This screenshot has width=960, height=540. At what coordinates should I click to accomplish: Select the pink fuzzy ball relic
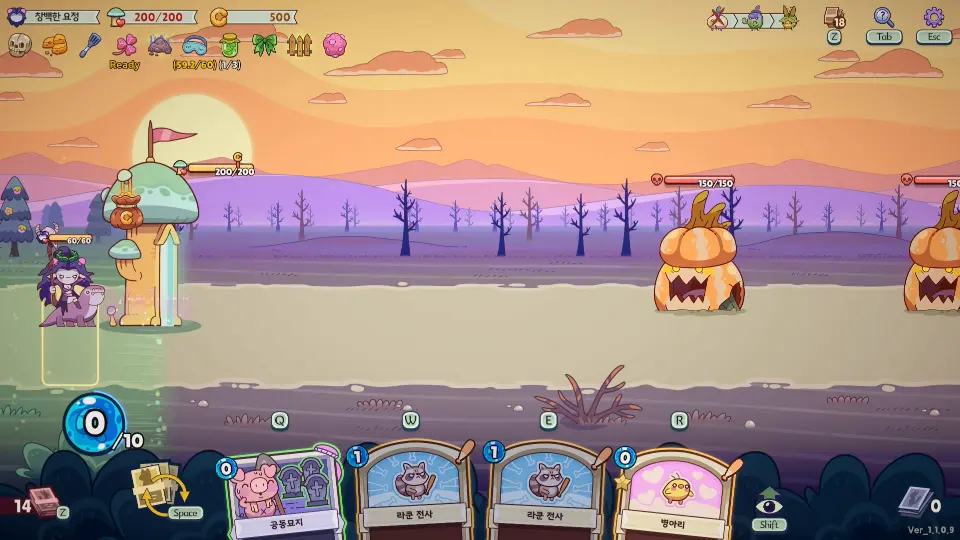click(x=335, y=45)
